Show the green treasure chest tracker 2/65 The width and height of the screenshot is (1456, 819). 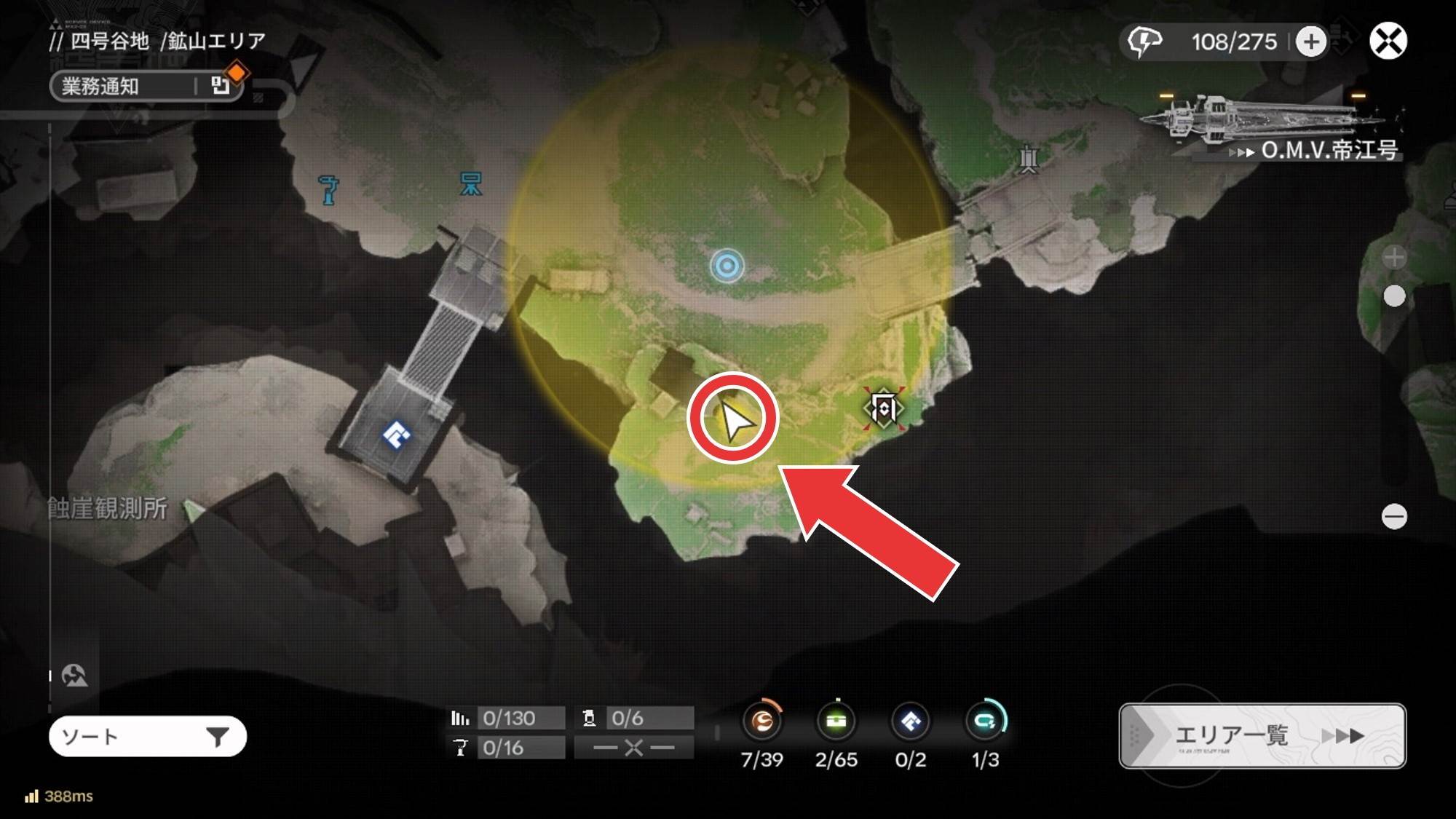coord(836,721)
